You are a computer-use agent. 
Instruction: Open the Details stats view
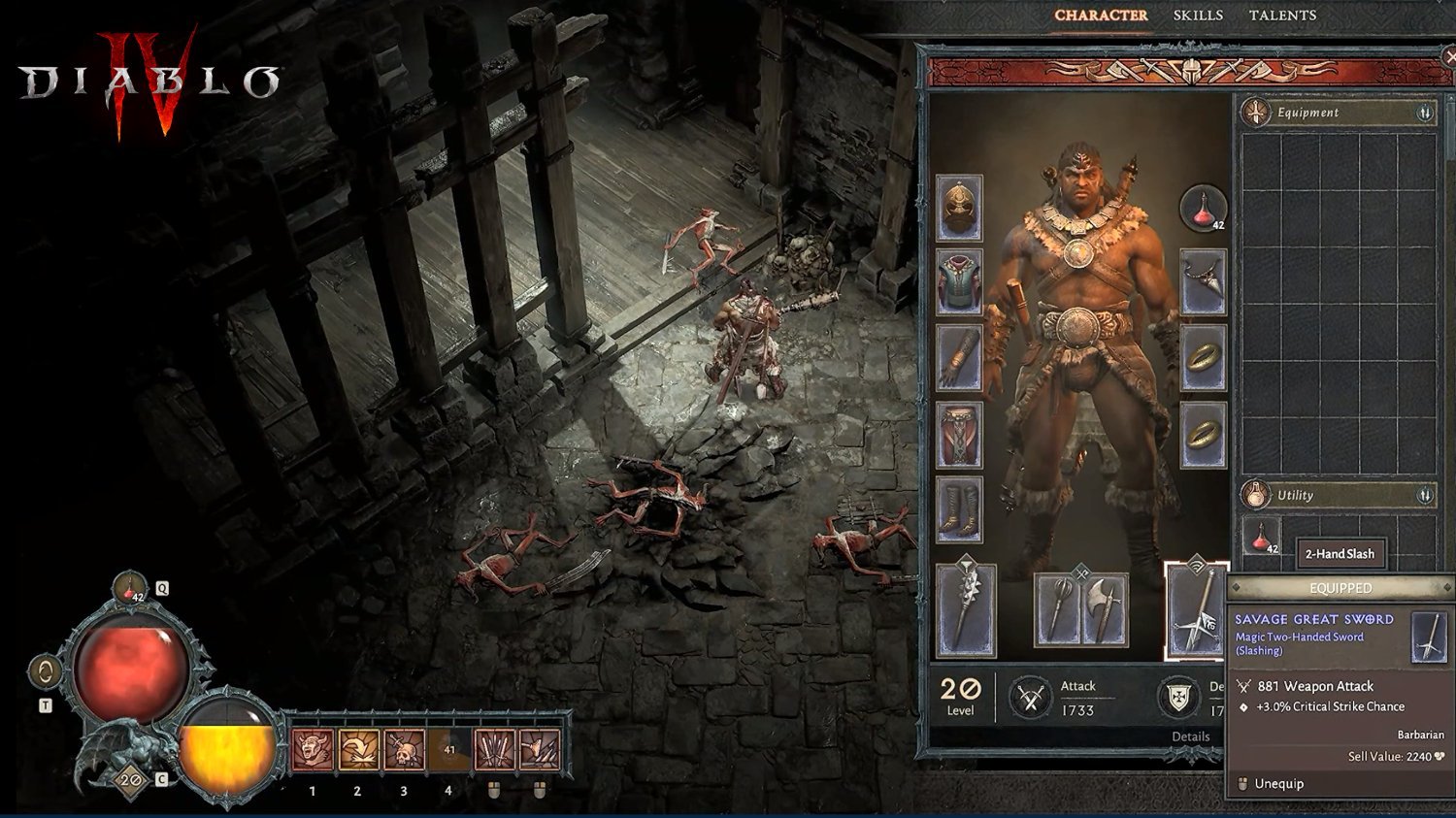pyautogui.click(x=1190, y=736)
